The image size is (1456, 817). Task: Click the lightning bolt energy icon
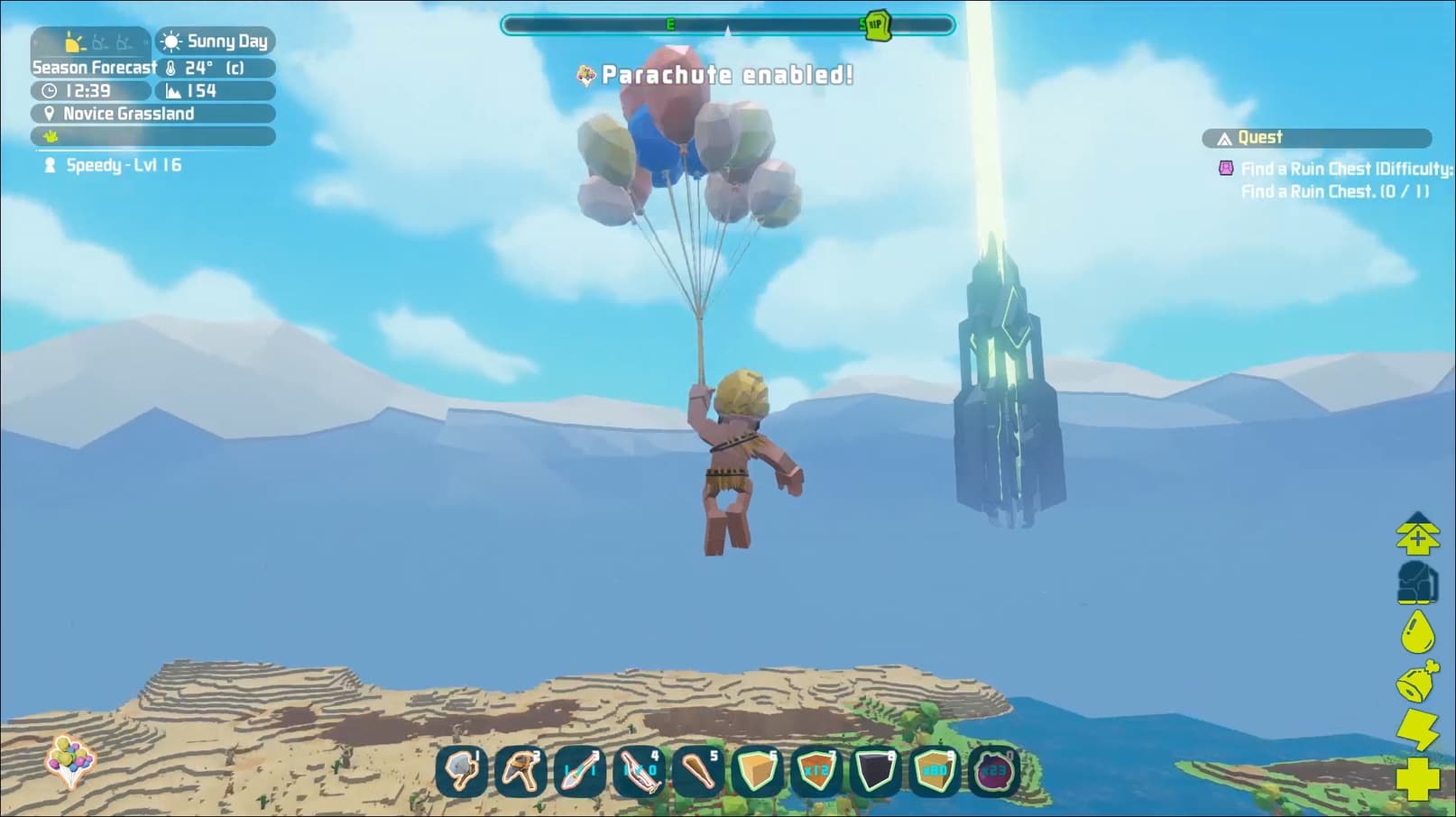(1417, 730)
